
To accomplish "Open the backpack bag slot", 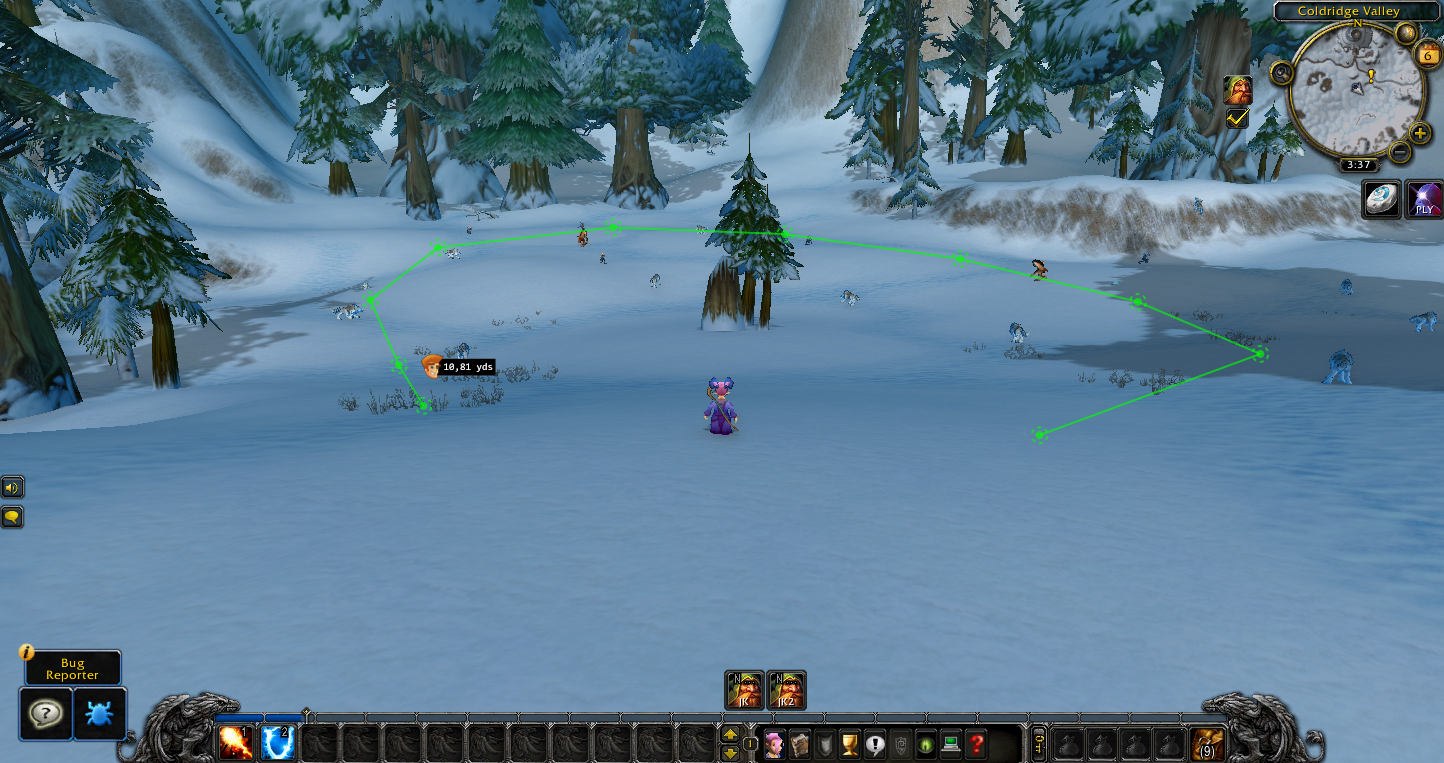I will click(1207, 744).
